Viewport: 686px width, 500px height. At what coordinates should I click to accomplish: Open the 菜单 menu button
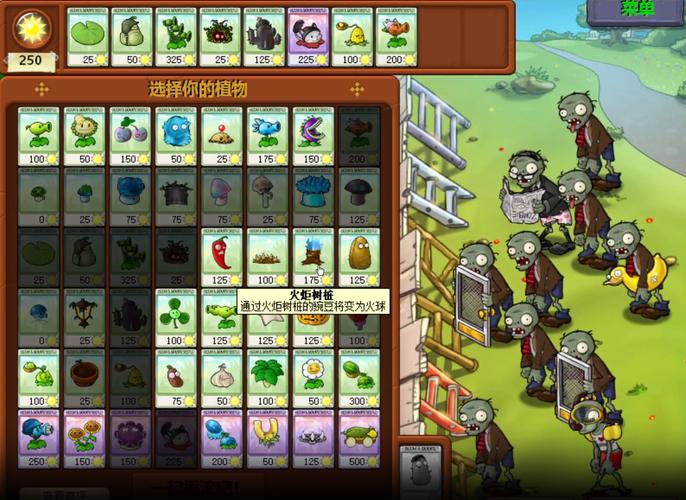(637, 10)
